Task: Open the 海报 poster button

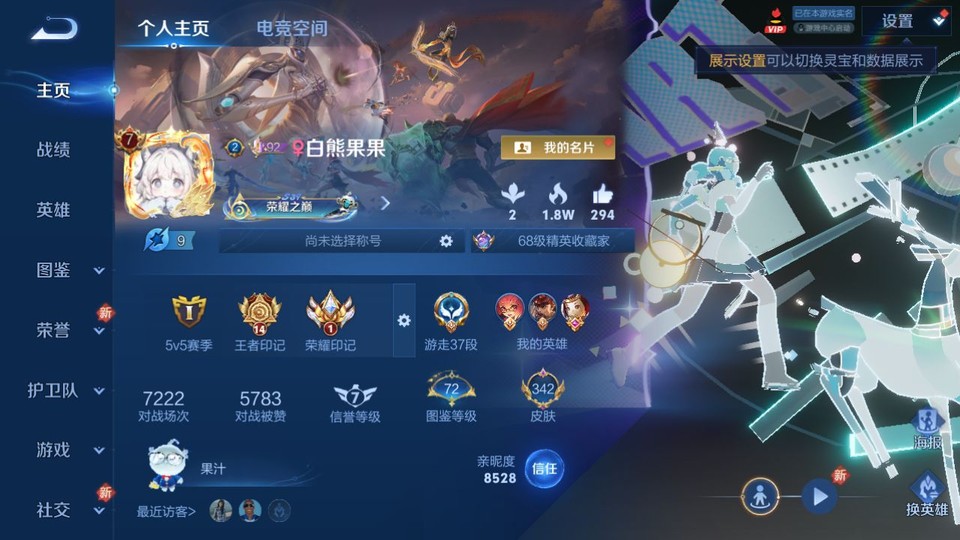Action: [928, 426]
